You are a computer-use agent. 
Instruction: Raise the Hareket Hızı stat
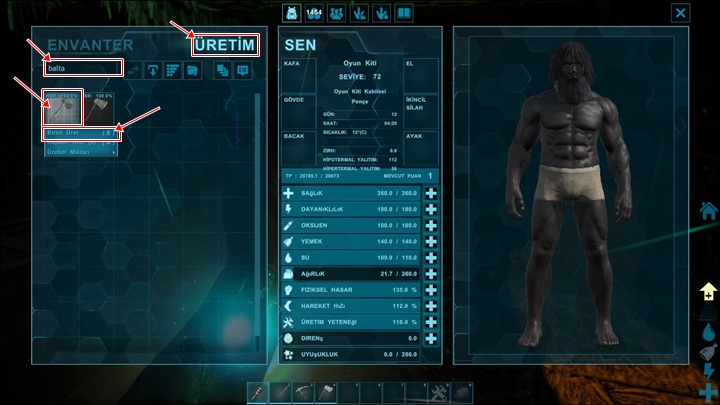pos(431,305)
